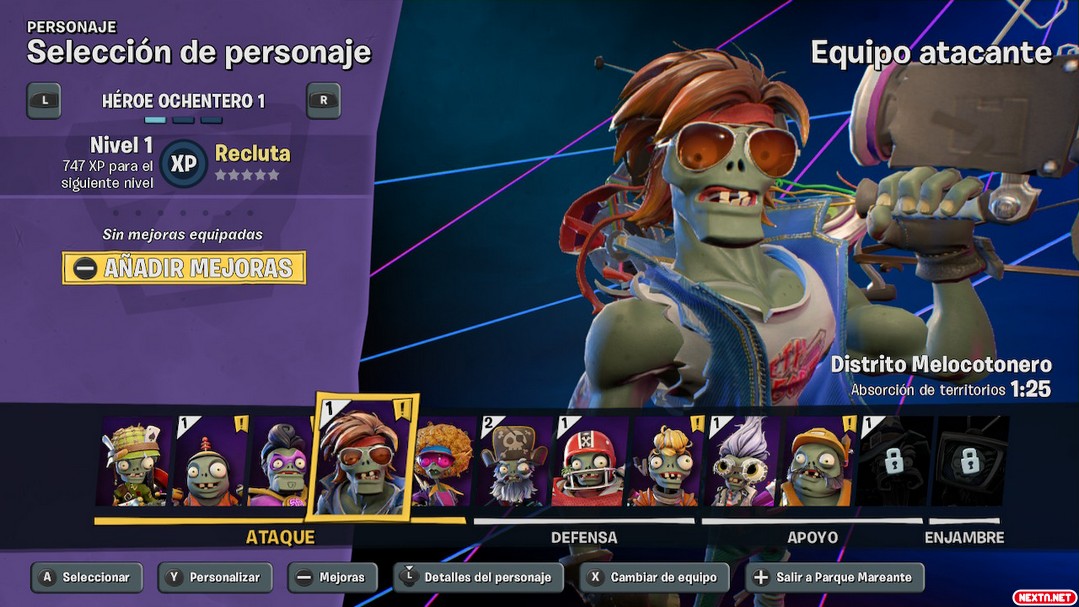Pick the football-helmet All-Star zombie
This screenshot has width=1079, height=607.
[590, 461]
